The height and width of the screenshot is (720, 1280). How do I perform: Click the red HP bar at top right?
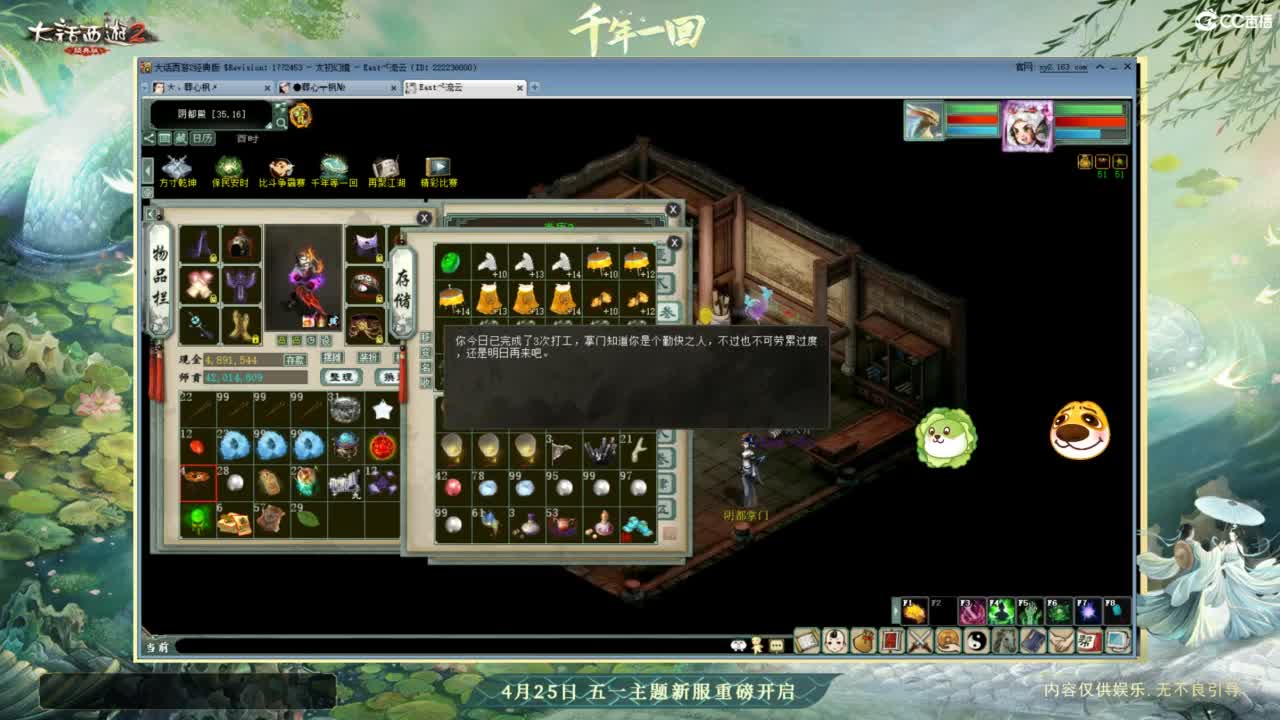(1090, 120)
